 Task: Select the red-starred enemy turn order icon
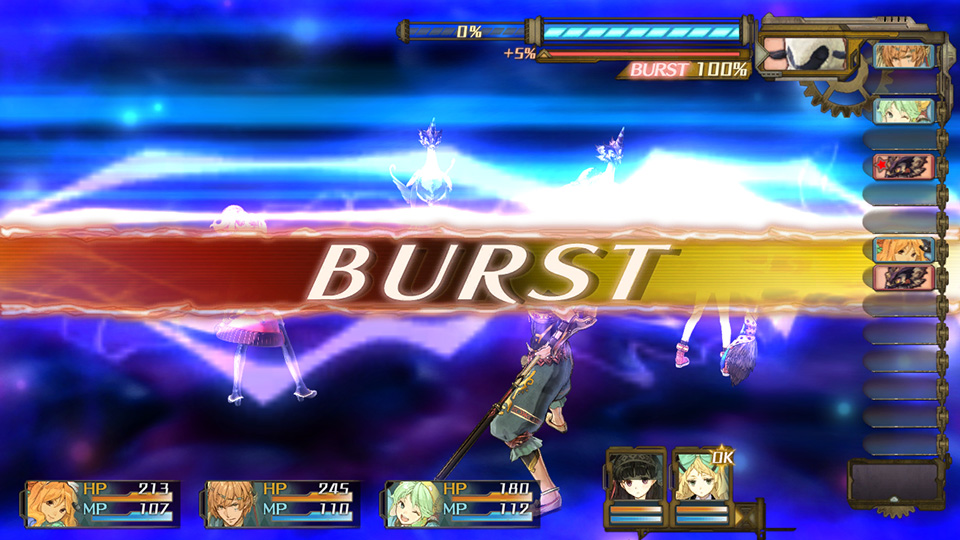[903, 166]
